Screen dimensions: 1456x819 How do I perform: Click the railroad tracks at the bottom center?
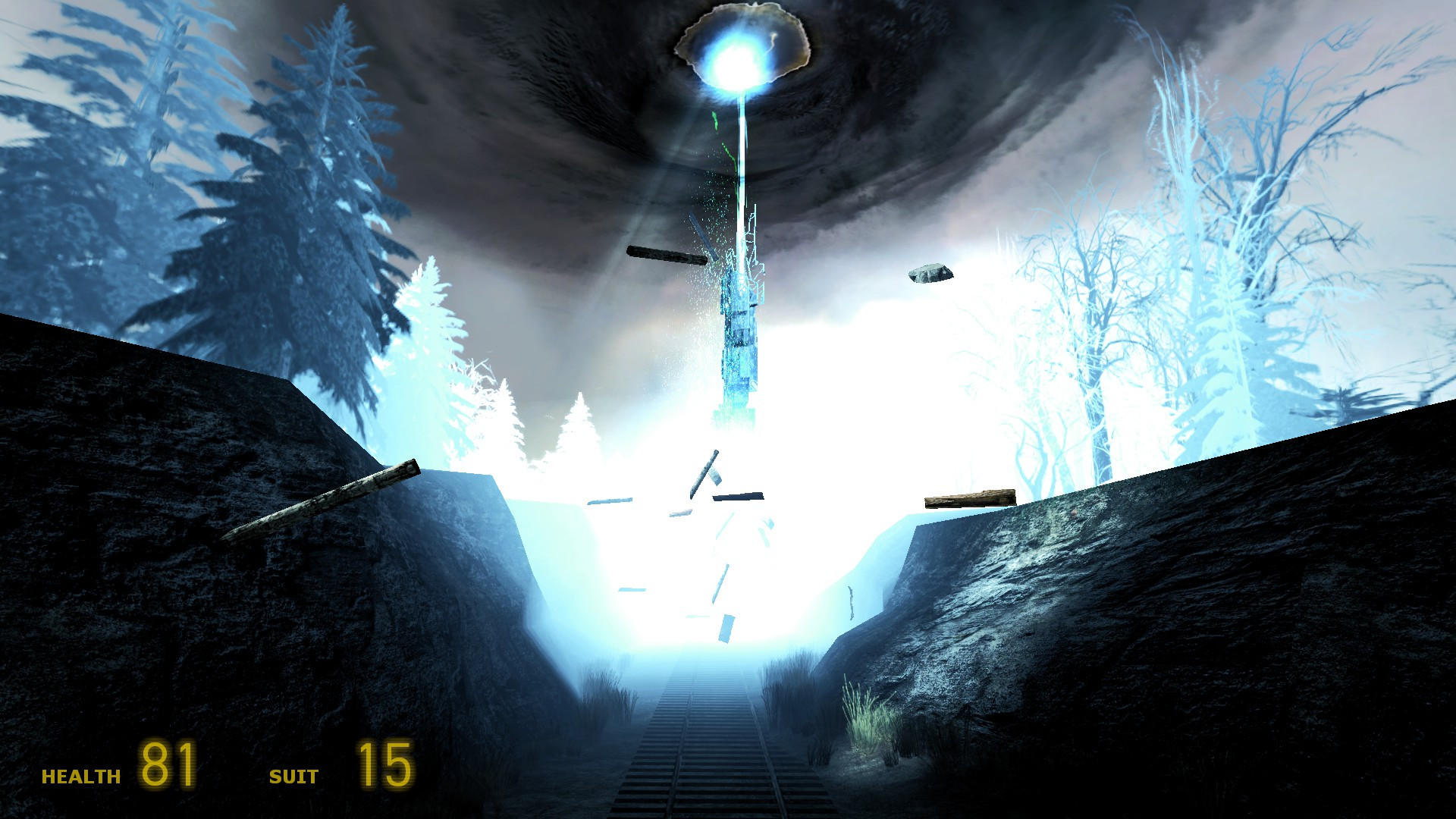pyautogui.click(x=720, y=773)
